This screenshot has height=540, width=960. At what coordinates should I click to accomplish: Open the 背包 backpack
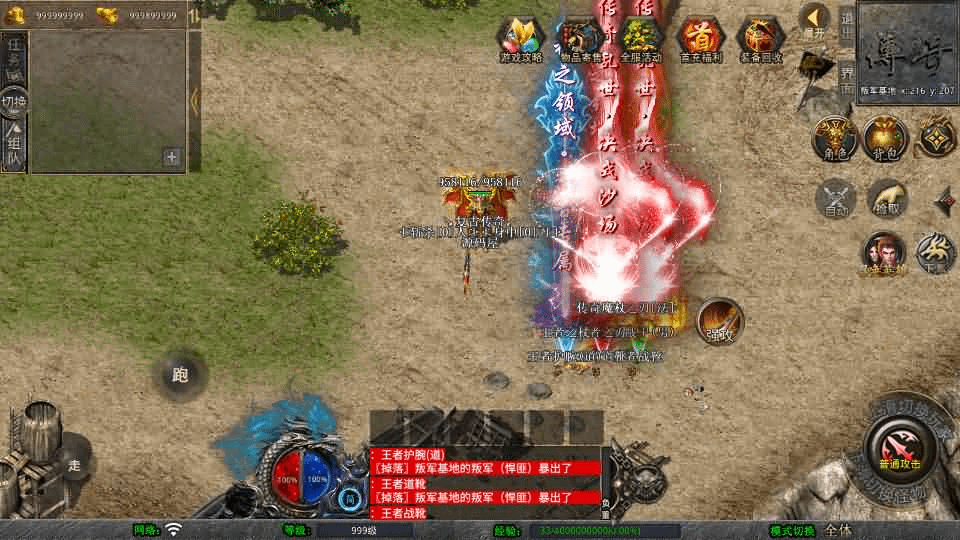click(885, 139)
